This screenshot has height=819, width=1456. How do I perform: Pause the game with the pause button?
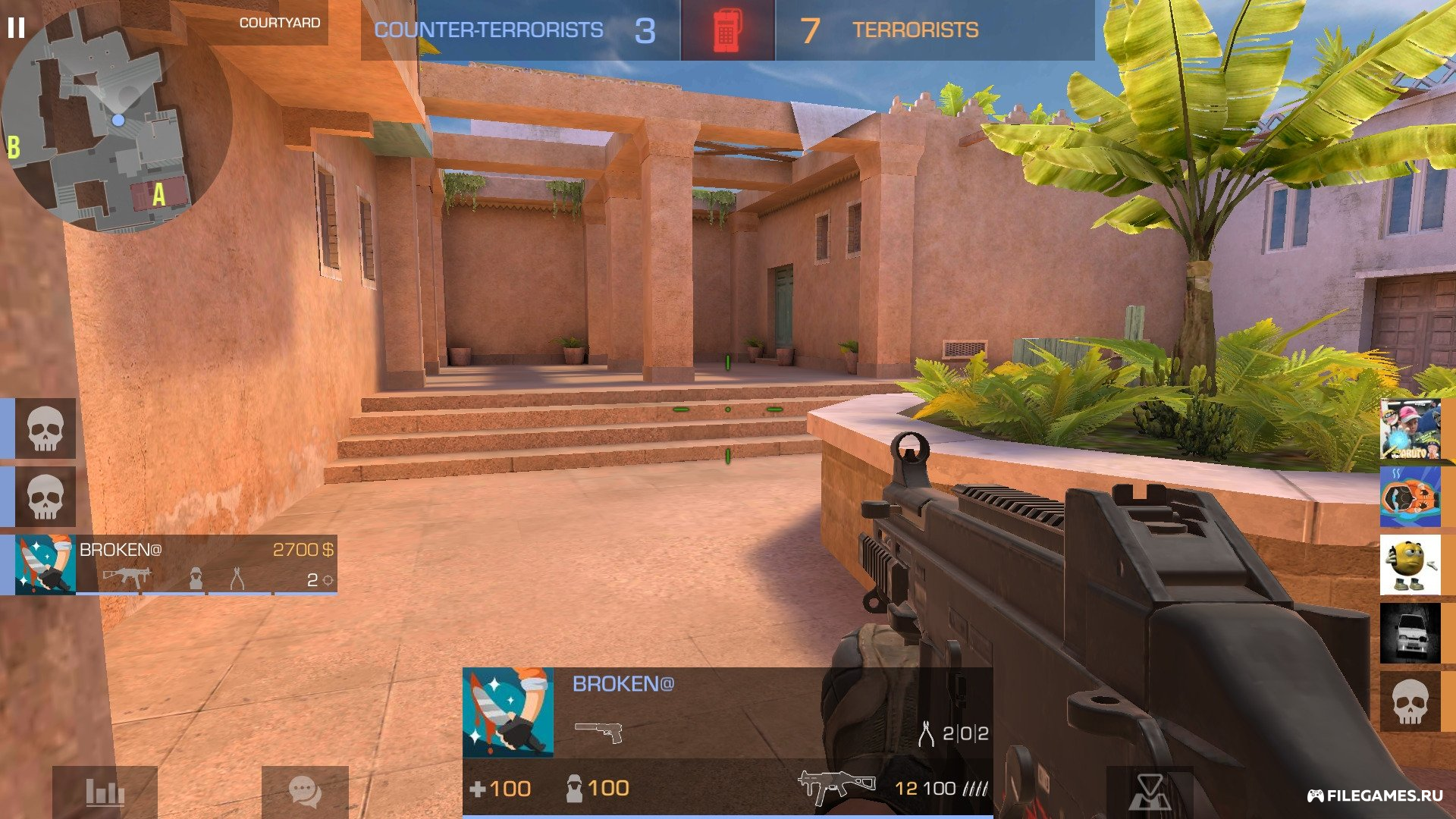pyautogui.click(x=16, y=28)
